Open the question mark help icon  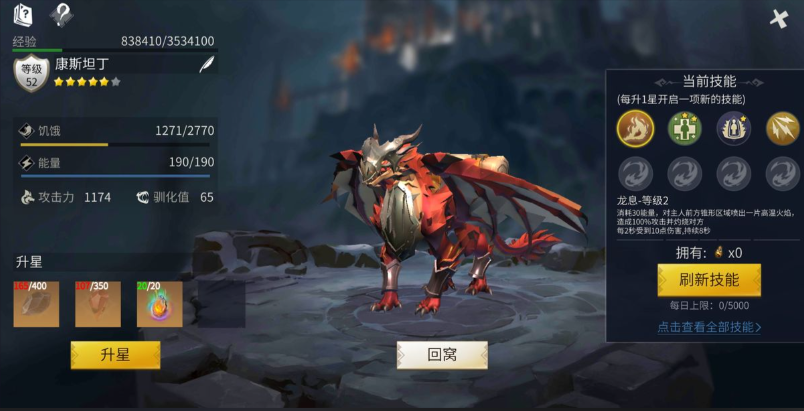pyautogui.click(x=62, y=15)
